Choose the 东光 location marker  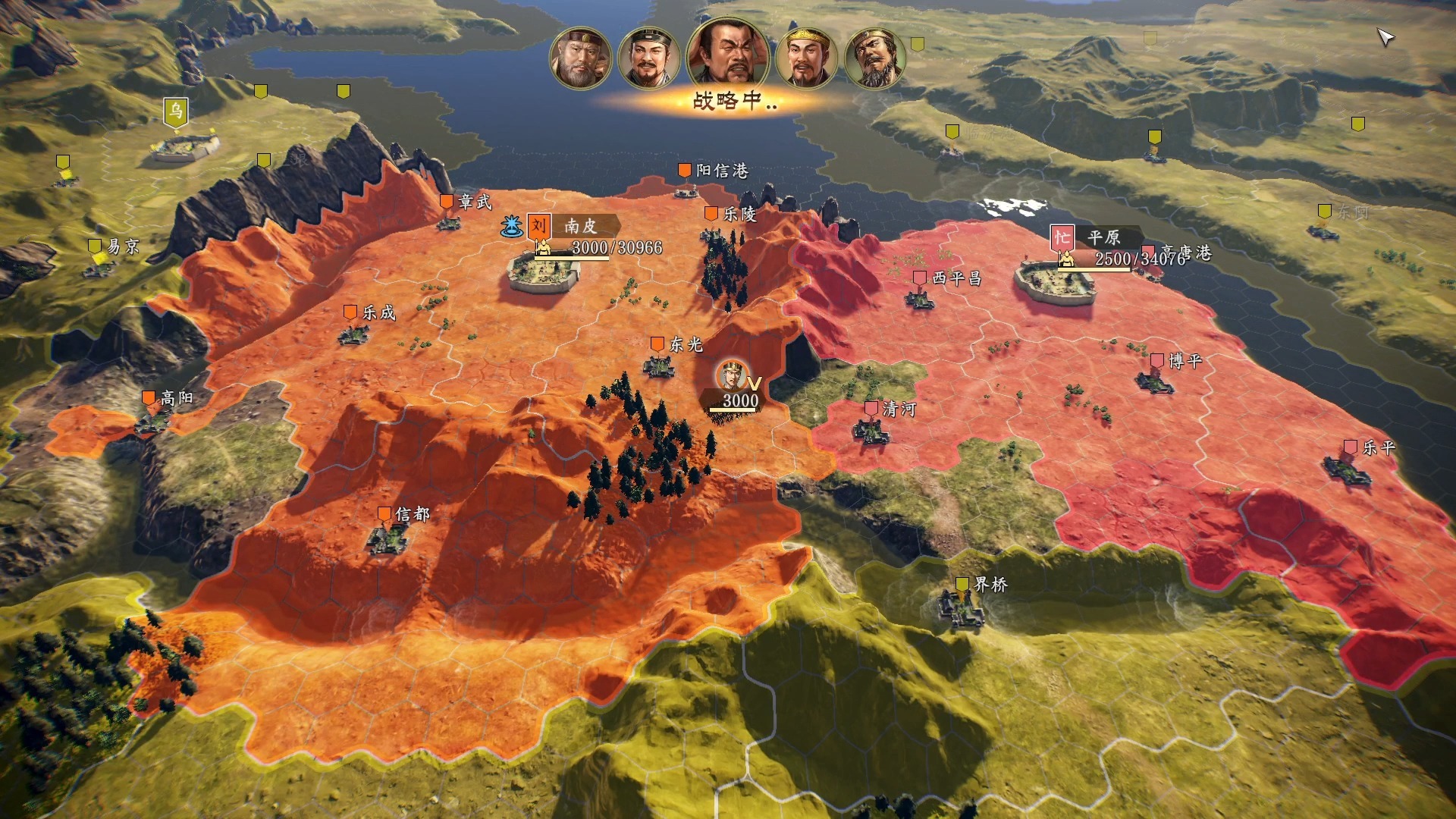click(x=657, y=345)
